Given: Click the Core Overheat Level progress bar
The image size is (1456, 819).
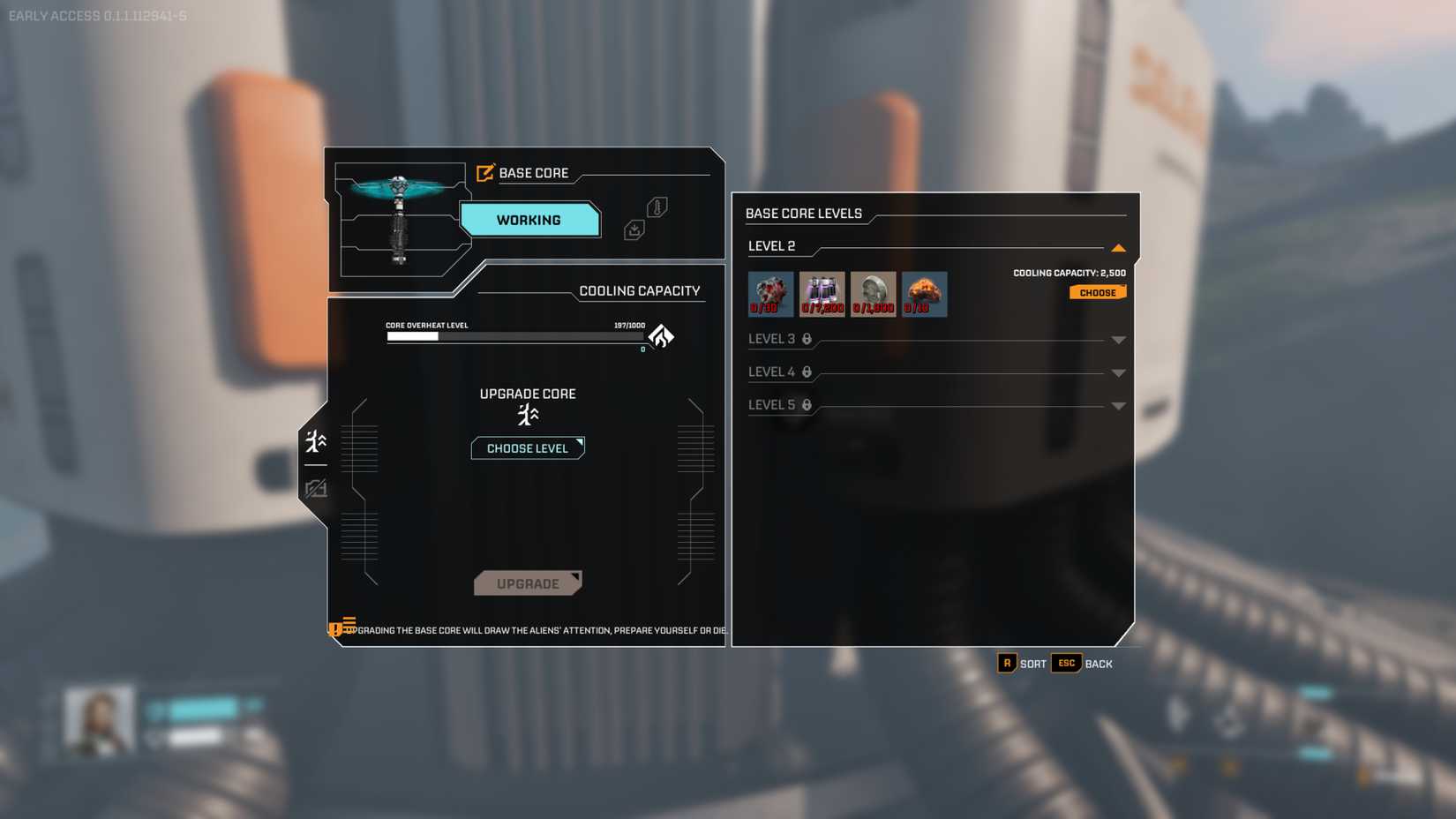Looking at the screenshot, I should pos(514,336).
